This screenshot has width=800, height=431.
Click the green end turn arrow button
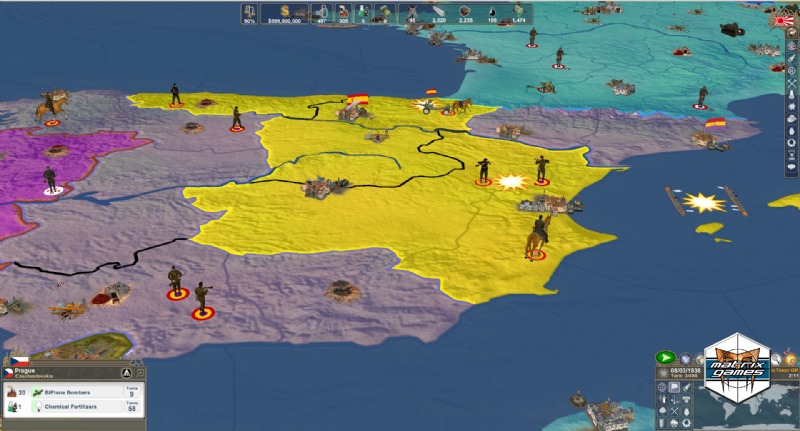coord(665,357)
